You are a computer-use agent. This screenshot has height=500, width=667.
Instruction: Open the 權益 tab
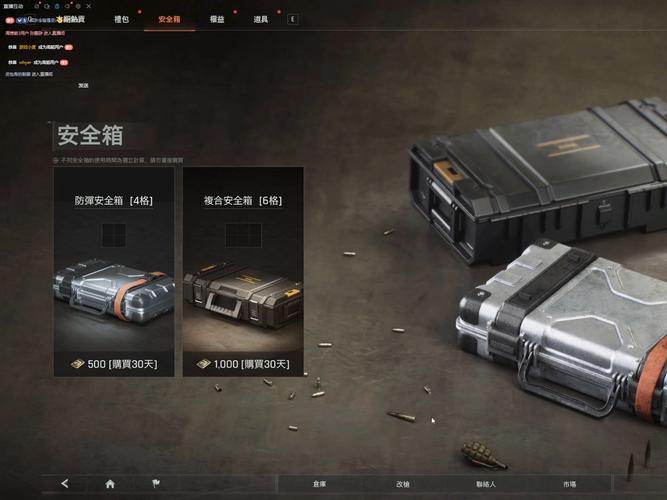(x=217, y=19)
